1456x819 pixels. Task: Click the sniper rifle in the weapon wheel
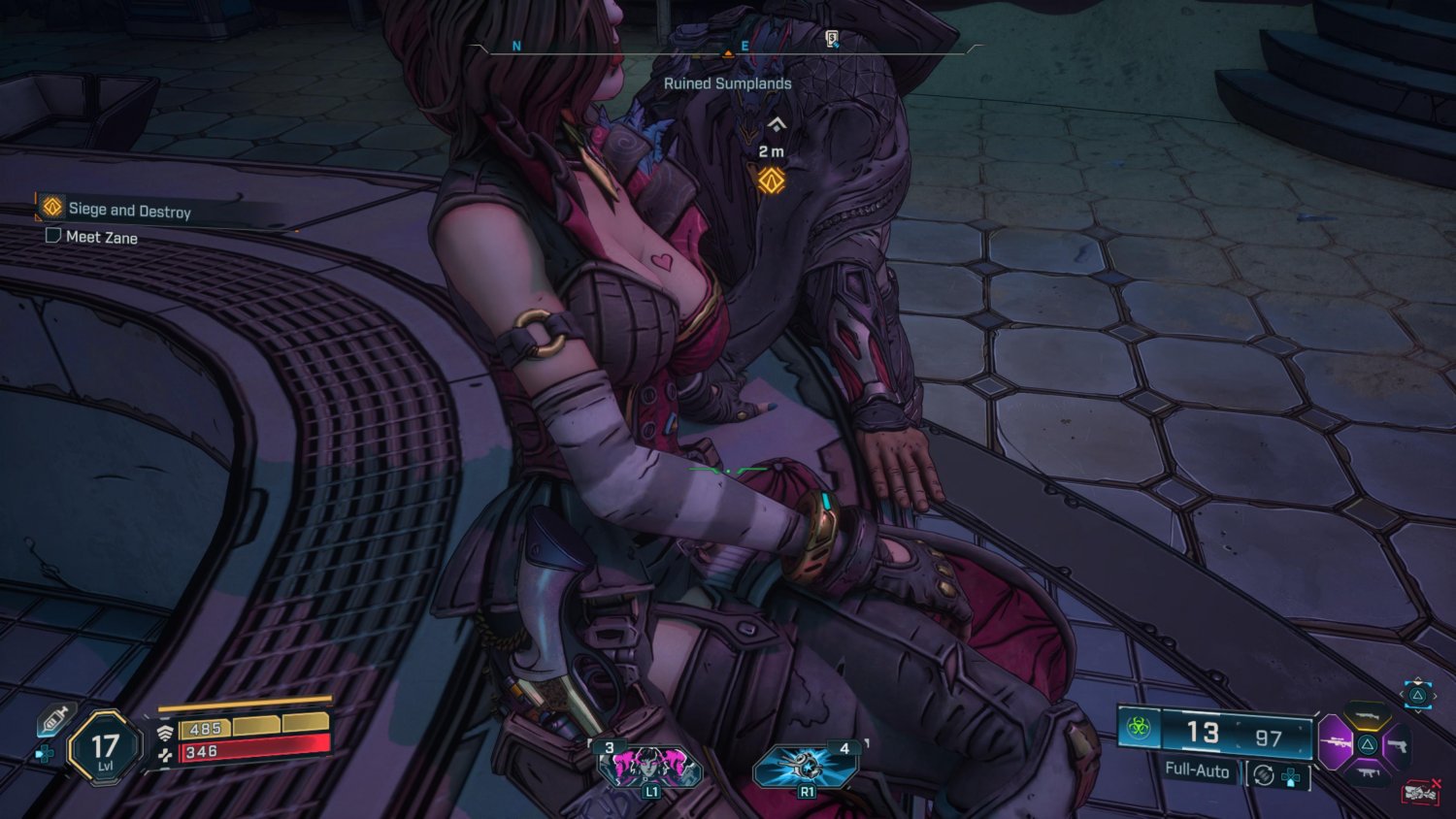tap(1336, 743)
